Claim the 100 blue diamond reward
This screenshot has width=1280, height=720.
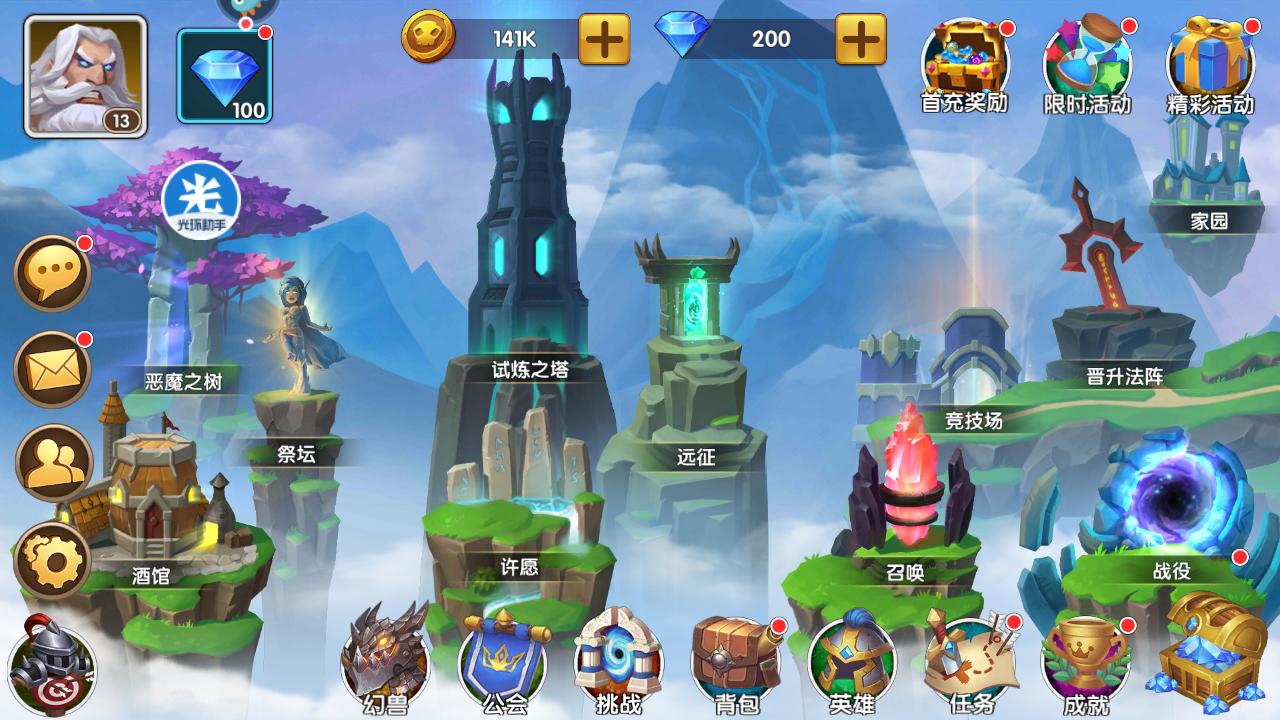pyautogui.click(x=225, y=75)
